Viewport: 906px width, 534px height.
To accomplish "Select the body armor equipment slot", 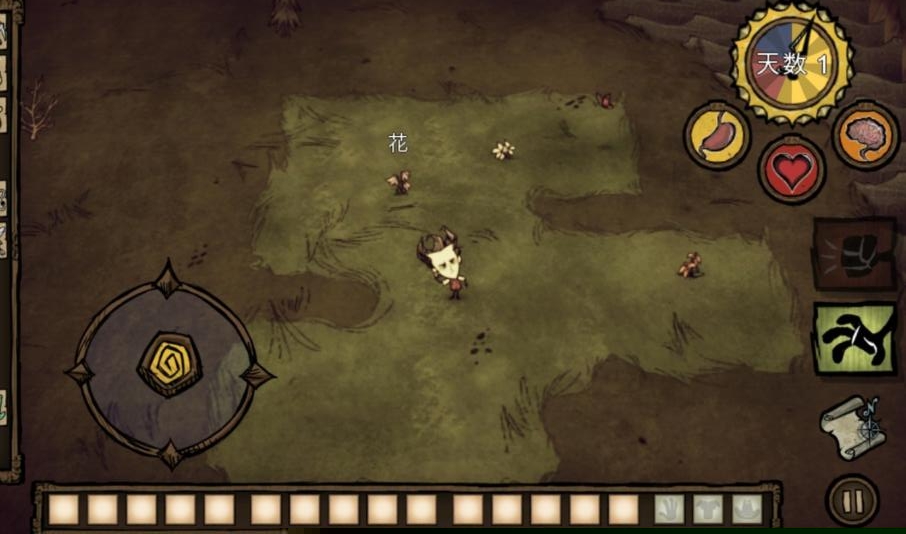I will [x=707, y=509].
